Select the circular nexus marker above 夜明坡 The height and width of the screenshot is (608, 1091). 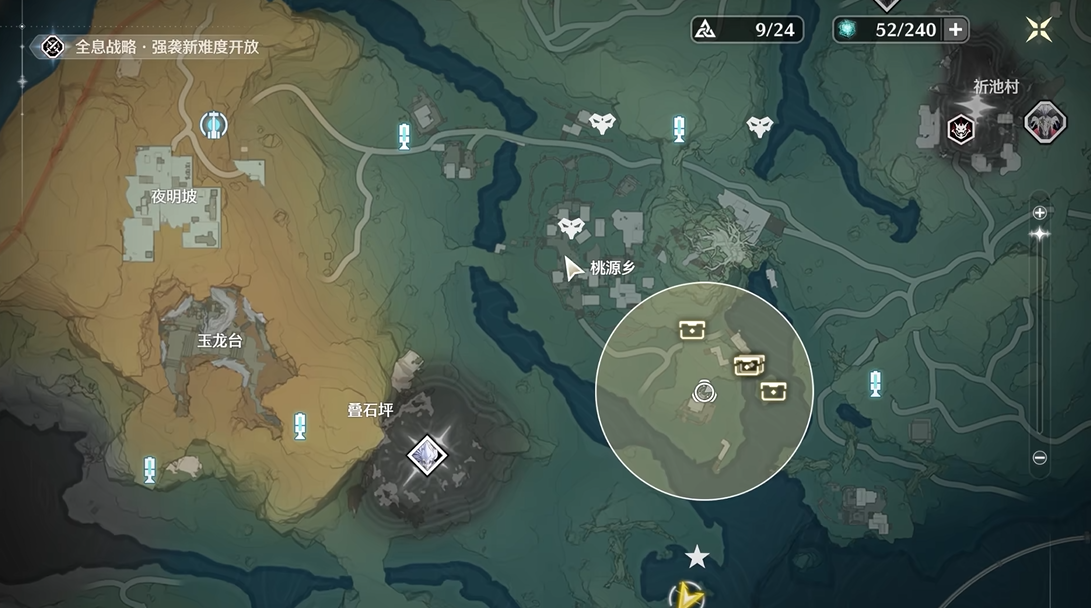pos(212,124)
